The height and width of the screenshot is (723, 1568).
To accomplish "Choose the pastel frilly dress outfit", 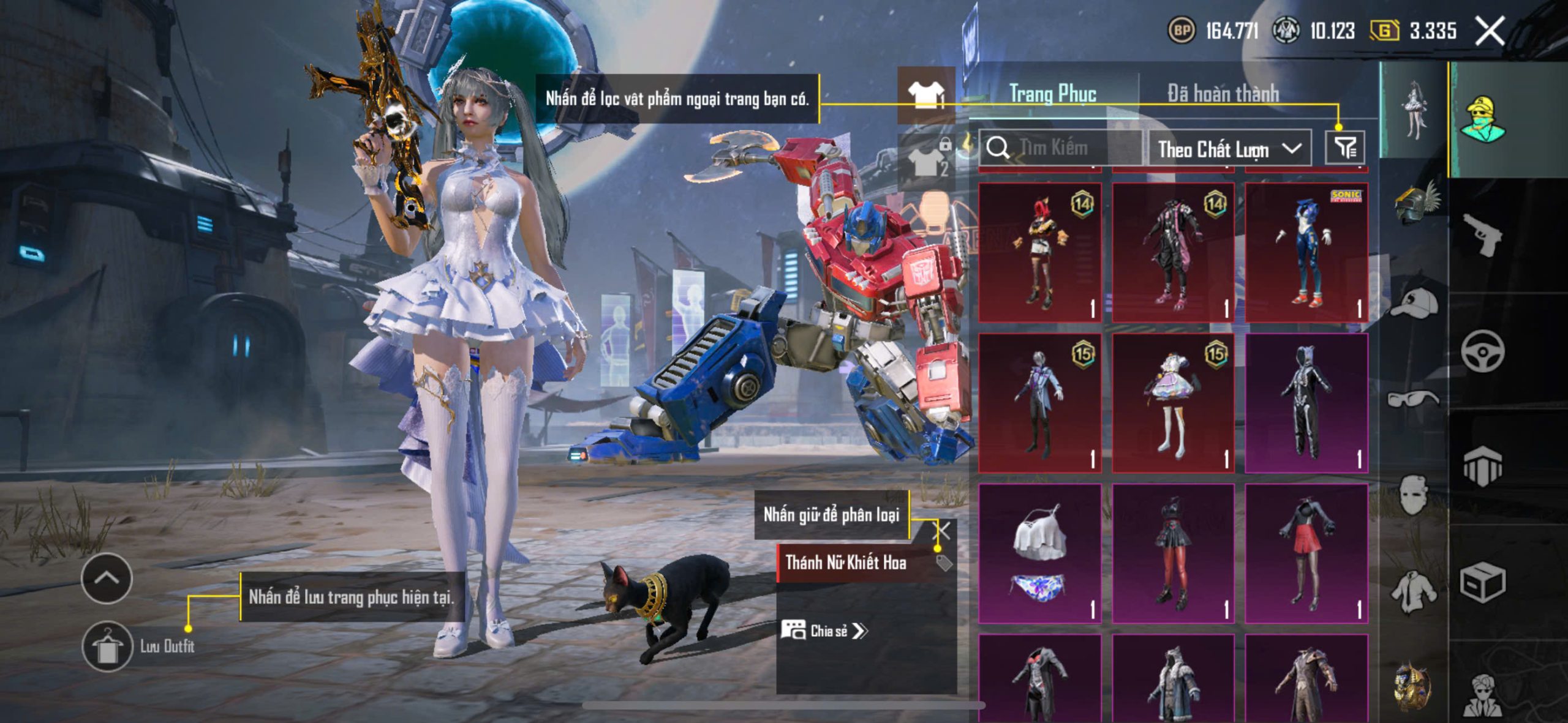I will 1173,403.
